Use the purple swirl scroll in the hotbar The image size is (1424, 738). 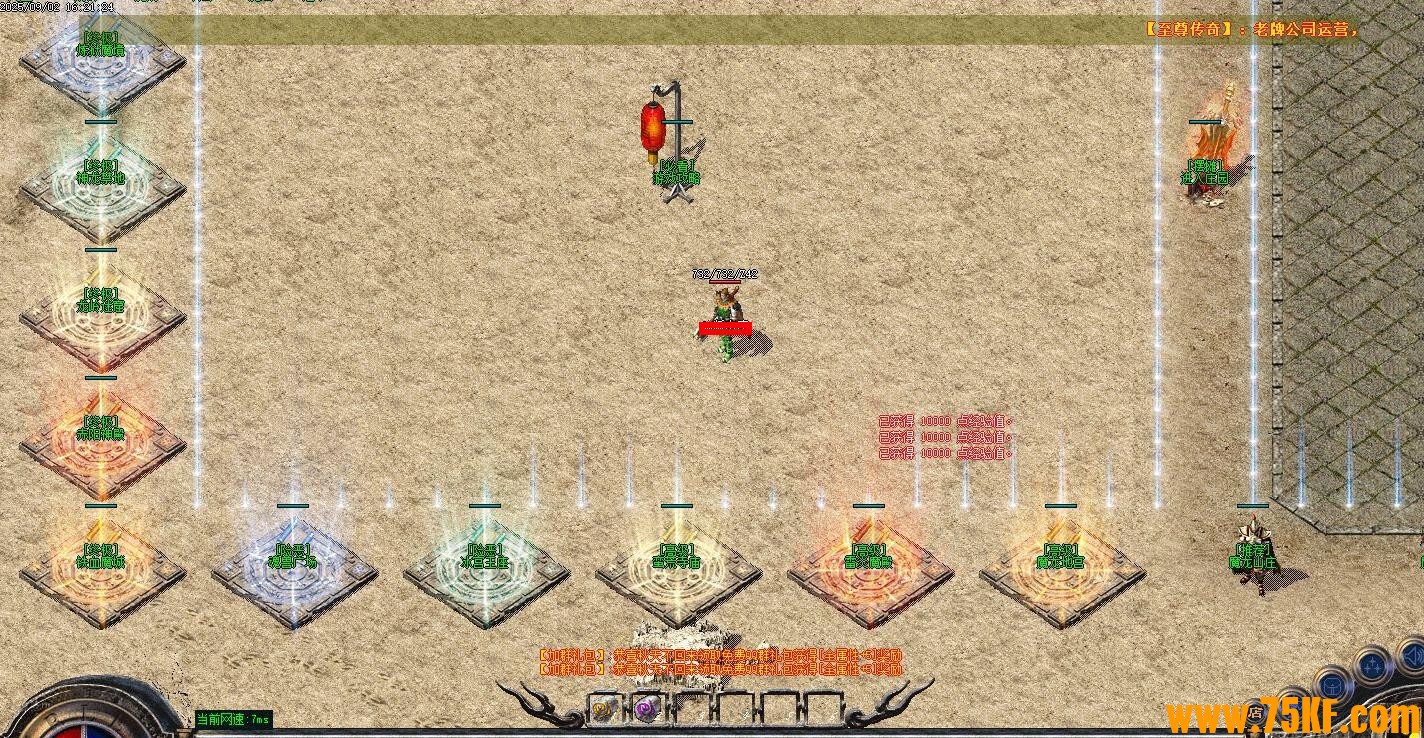[645, 709]
